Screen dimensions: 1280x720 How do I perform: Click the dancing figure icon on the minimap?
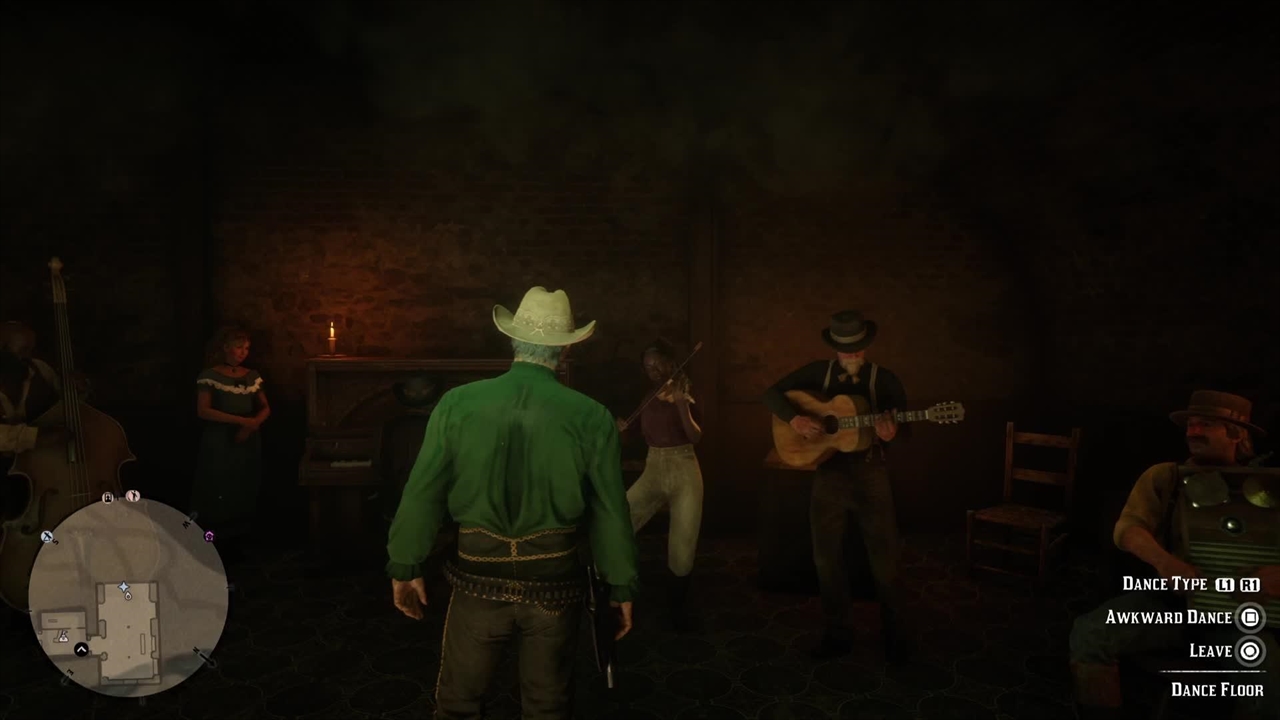pos(133,496)
